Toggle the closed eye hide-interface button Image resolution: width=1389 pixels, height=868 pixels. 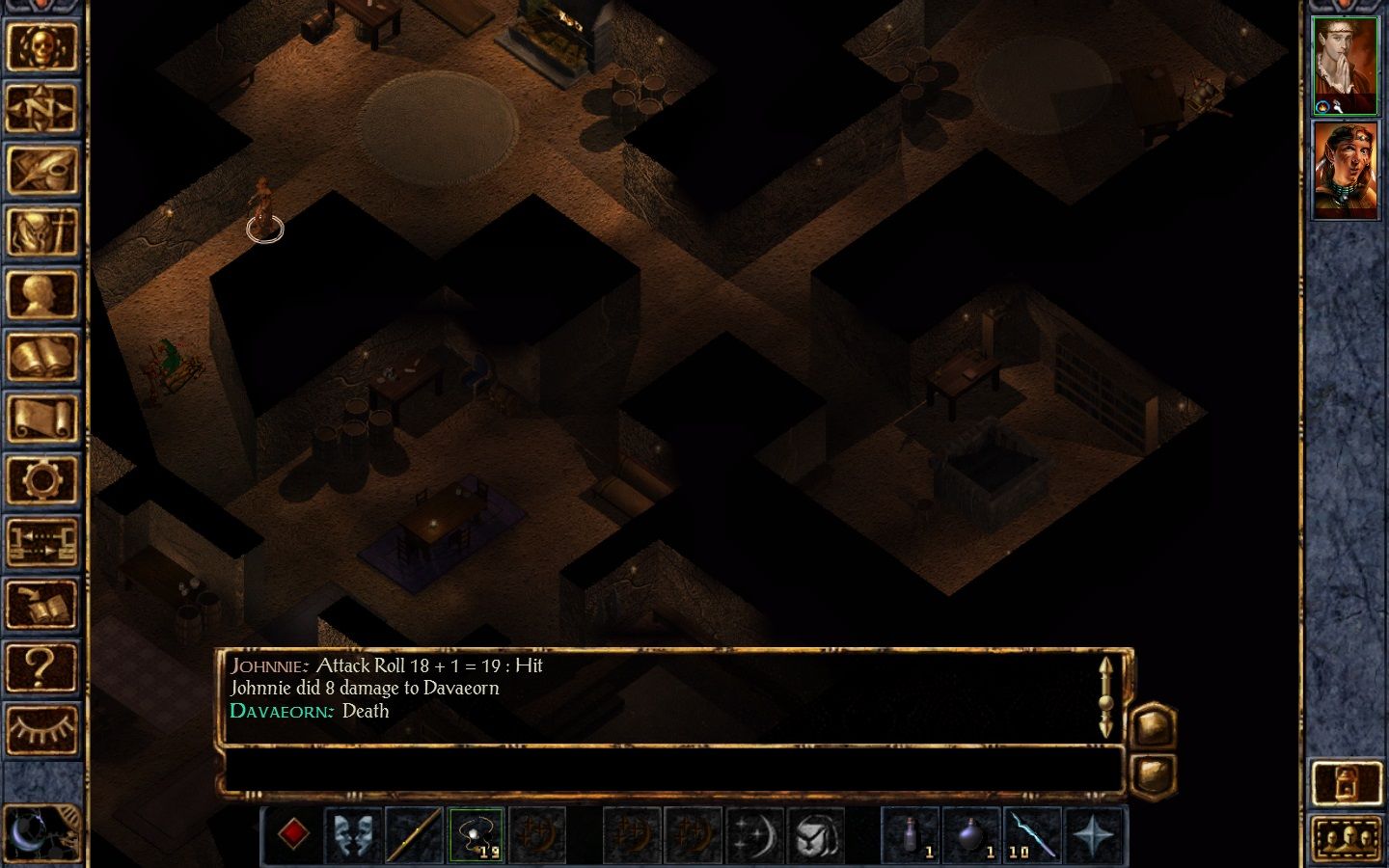point(41,728)
